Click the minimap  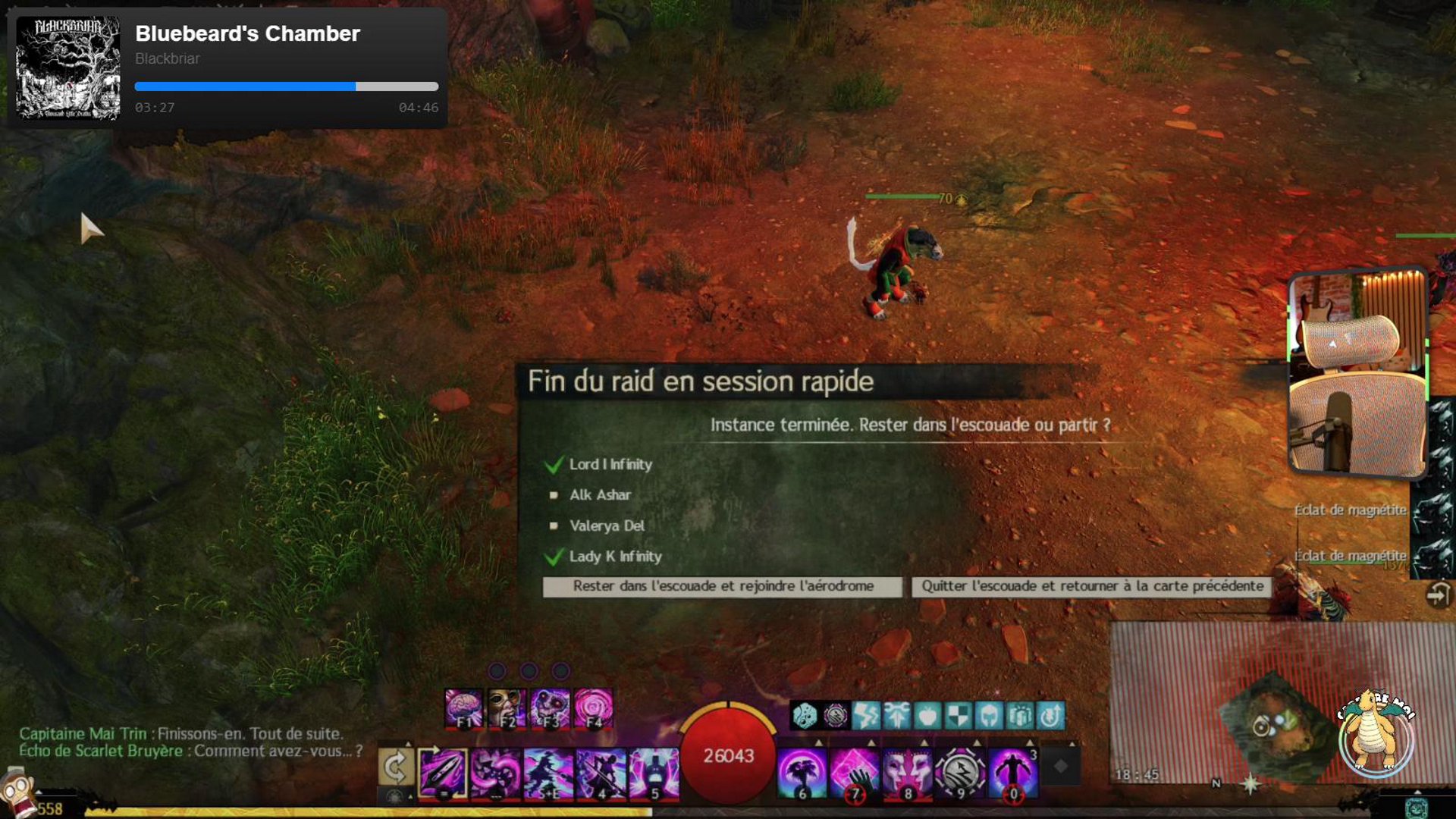pos(1282,720)
